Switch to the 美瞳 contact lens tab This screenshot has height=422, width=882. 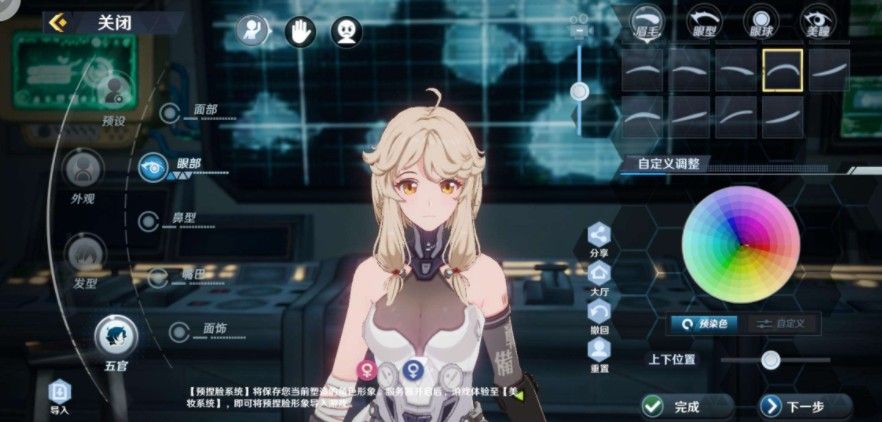[x=819, y=21]
